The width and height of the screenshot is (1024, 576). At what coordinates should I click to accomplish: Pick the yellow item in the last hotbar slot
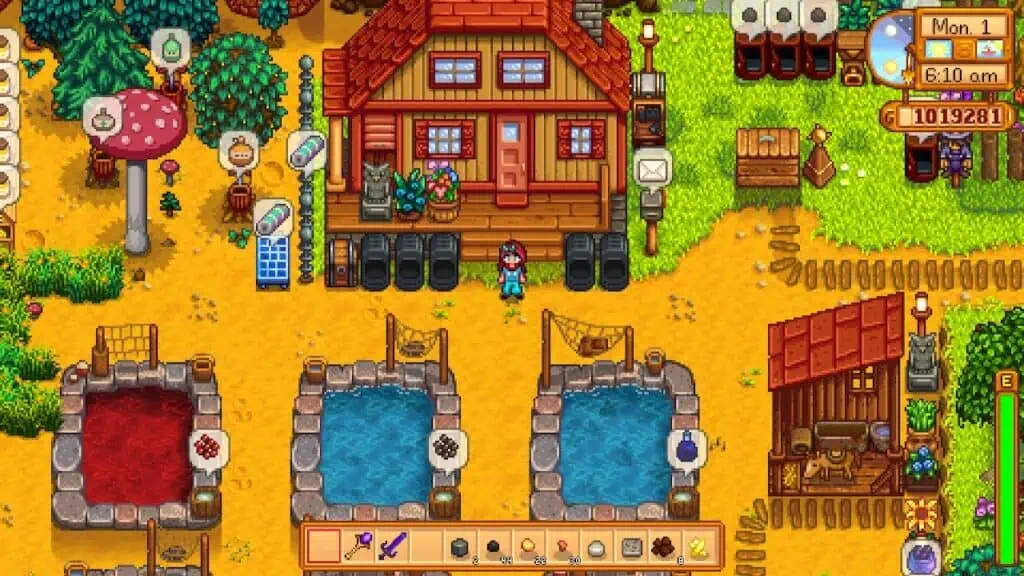tap(698, 546)
